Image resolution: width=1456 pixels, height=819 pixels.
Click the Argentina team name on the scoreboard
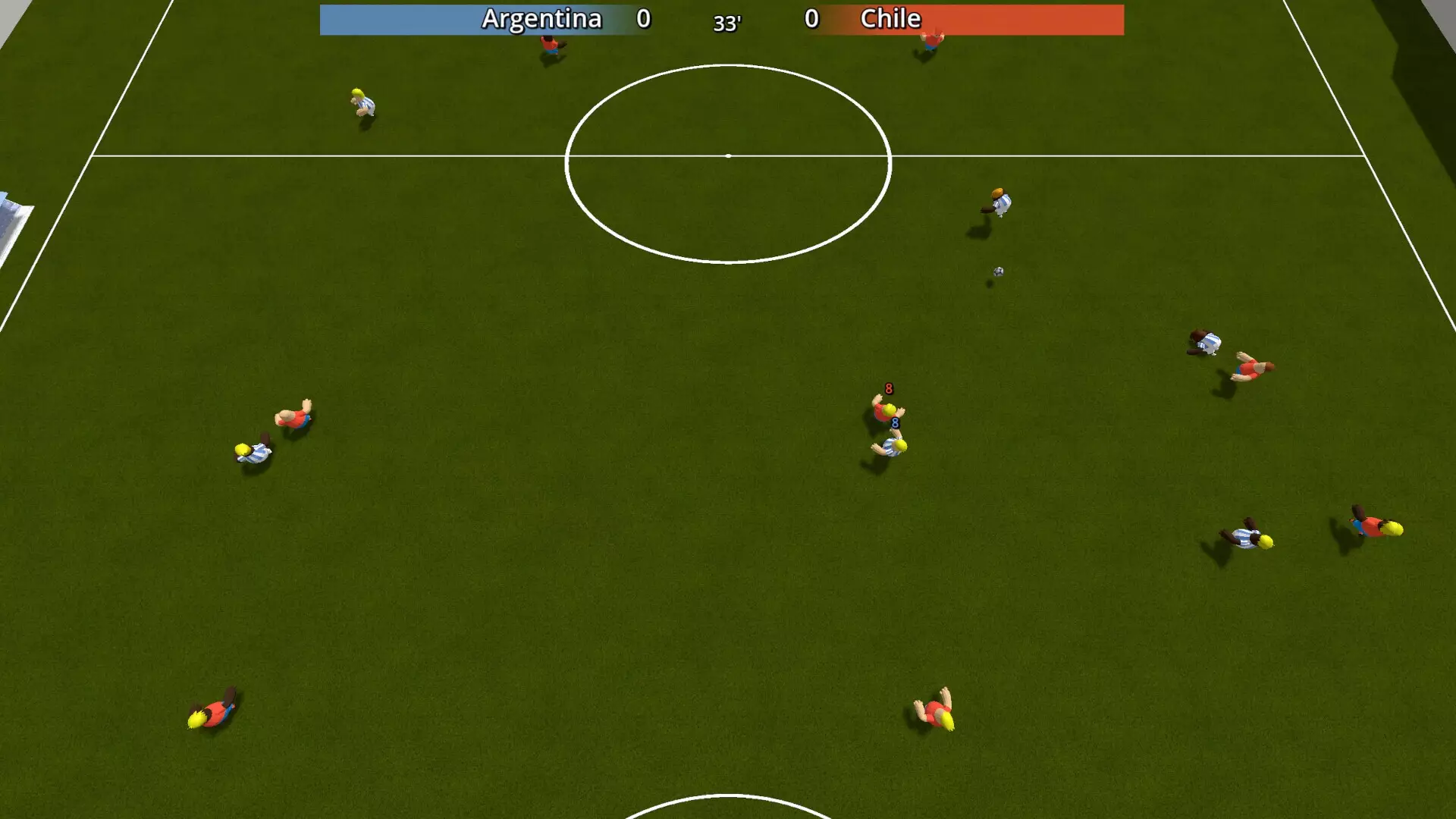coord(542,19)
